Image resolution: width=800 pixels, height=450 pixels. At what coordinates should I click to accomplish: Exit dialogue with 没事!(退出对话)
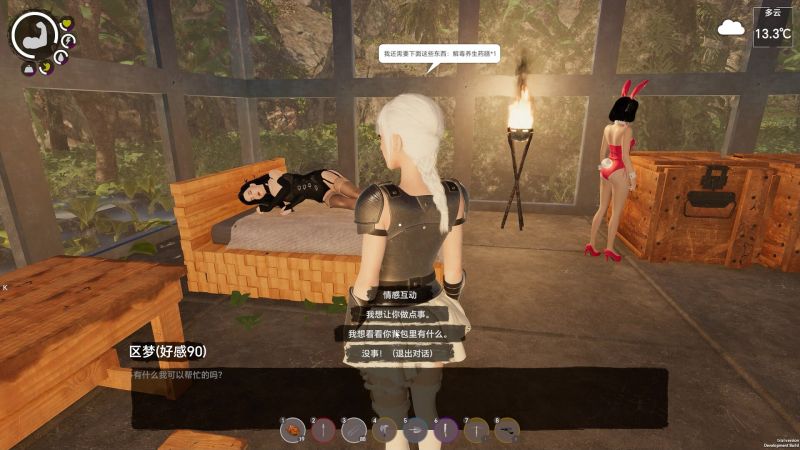point(399,353)
